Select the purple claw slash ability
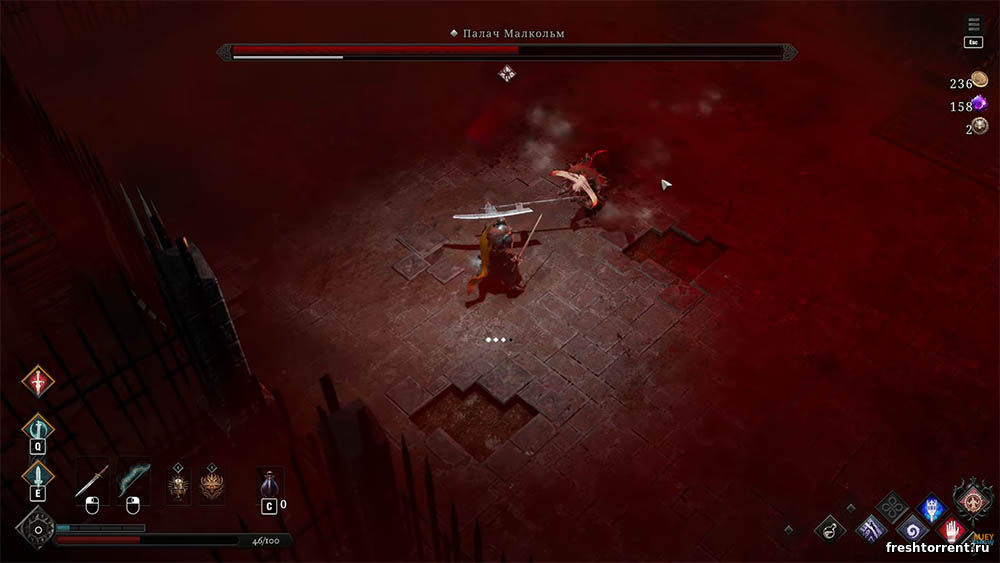Image resolution: width=1000 pixels, height=563 pixels. 871,528
